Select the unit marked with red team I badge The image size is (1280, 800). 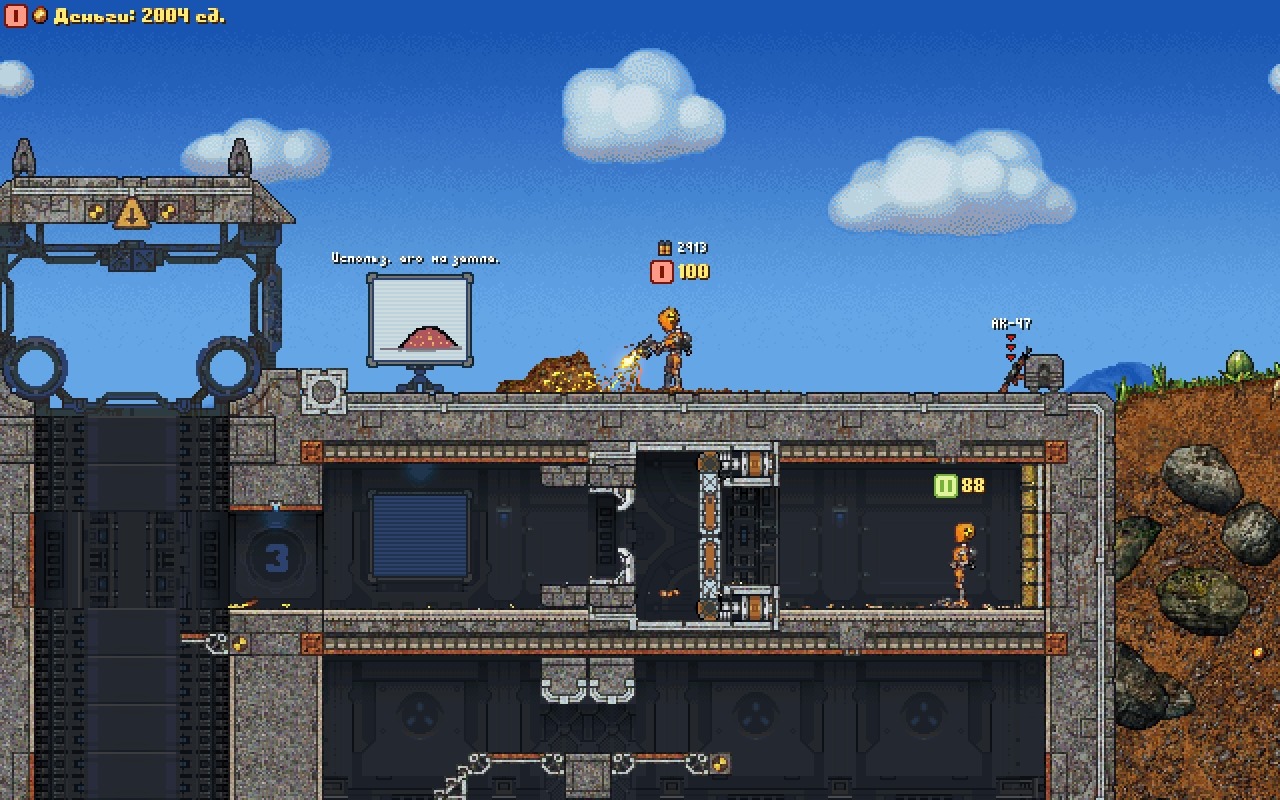[x=672, y=348]
